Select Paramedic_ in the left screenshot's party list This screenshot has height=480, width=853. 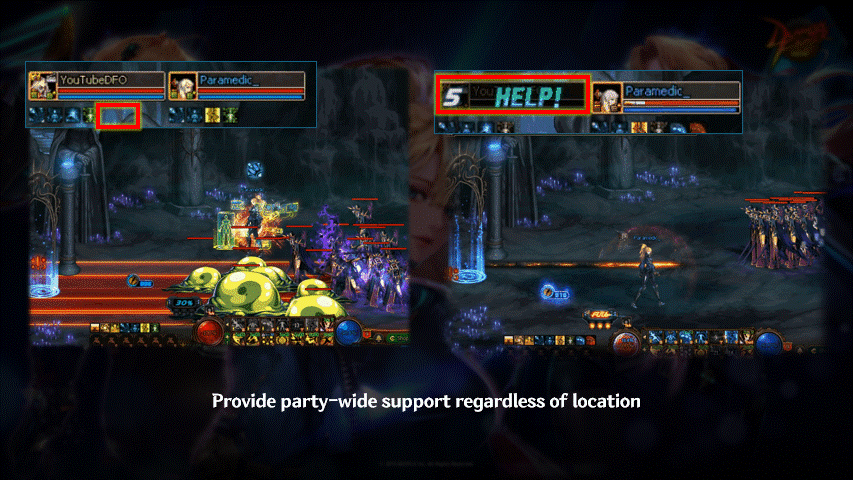click(x=236, y=84)
